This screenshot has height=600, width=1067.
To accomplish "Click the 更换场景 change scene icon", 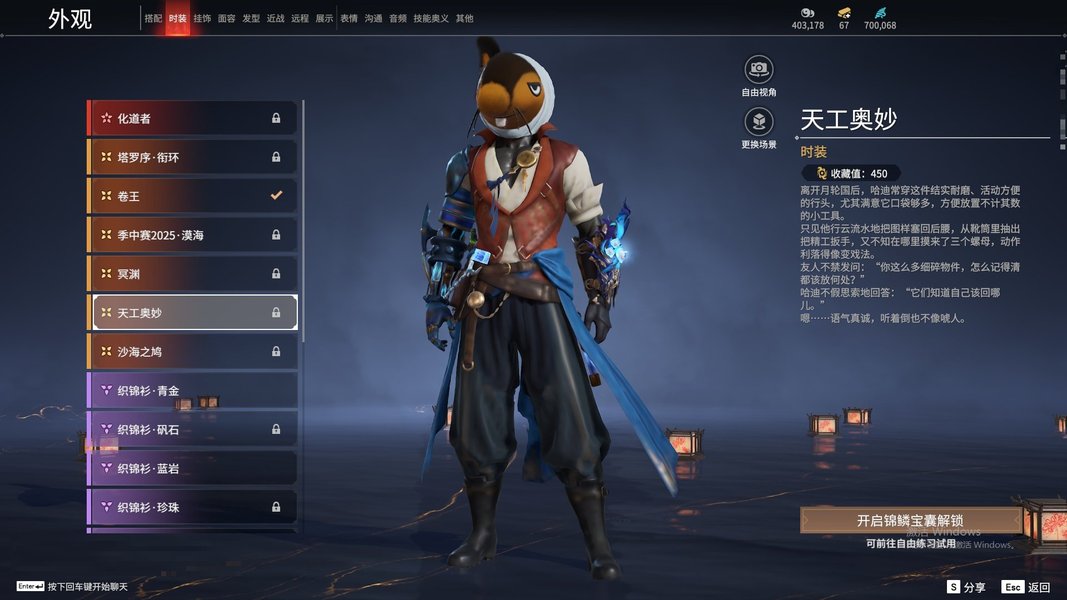I will click(x=759, y=122).
